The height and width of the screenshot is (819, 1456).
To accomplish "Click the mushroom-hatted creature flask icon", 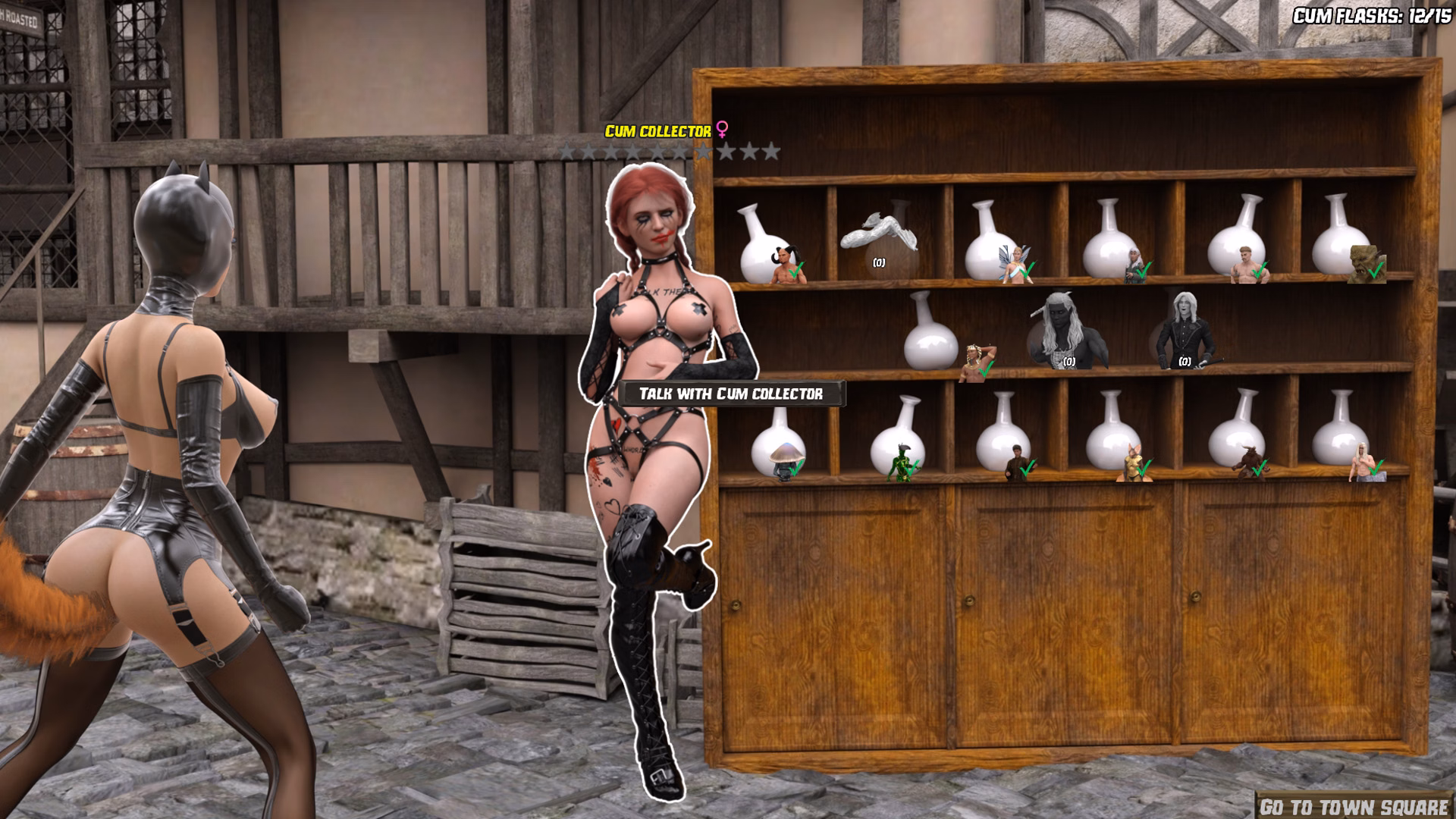I will tap(786, 460).
